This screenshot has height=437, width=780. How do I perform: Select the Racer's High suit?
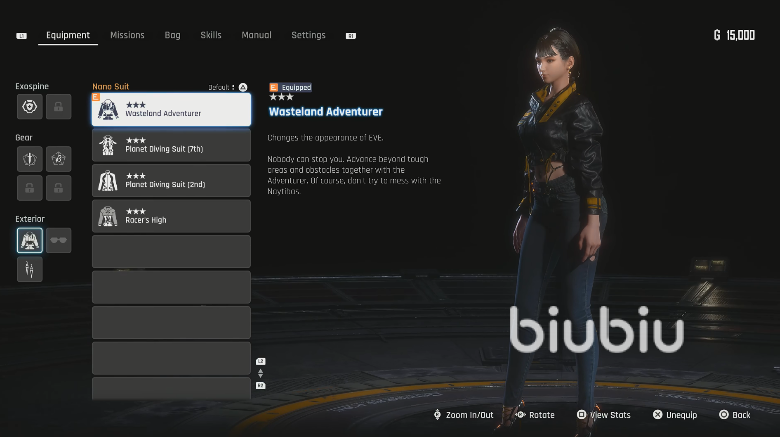[x=171, y=216]
